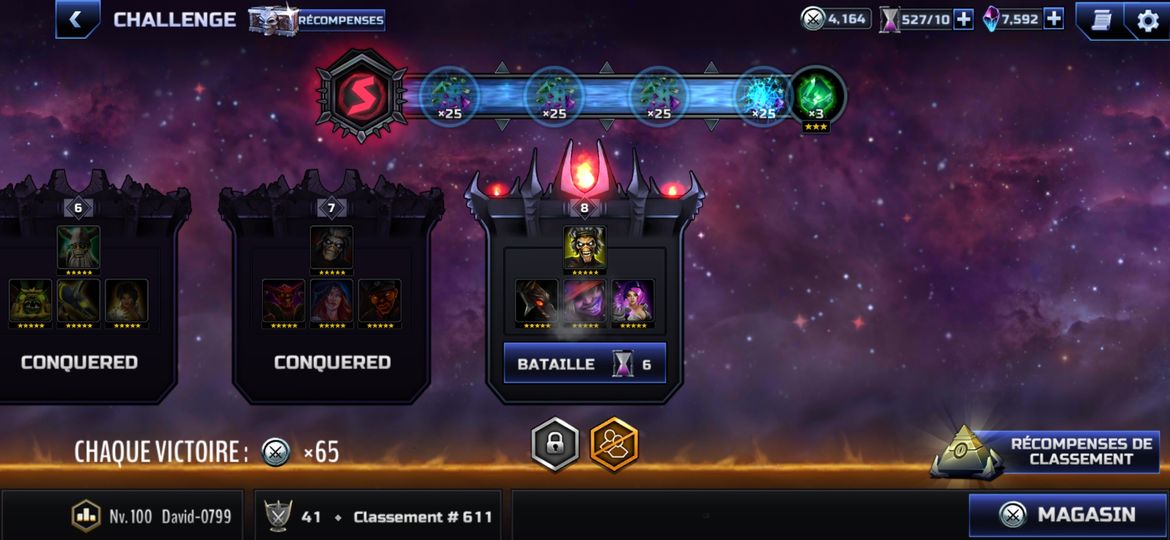The width and height of the screenshot is (1170, 540).
Task: Start the Bataille against tower 8
Action: point(584,364)
